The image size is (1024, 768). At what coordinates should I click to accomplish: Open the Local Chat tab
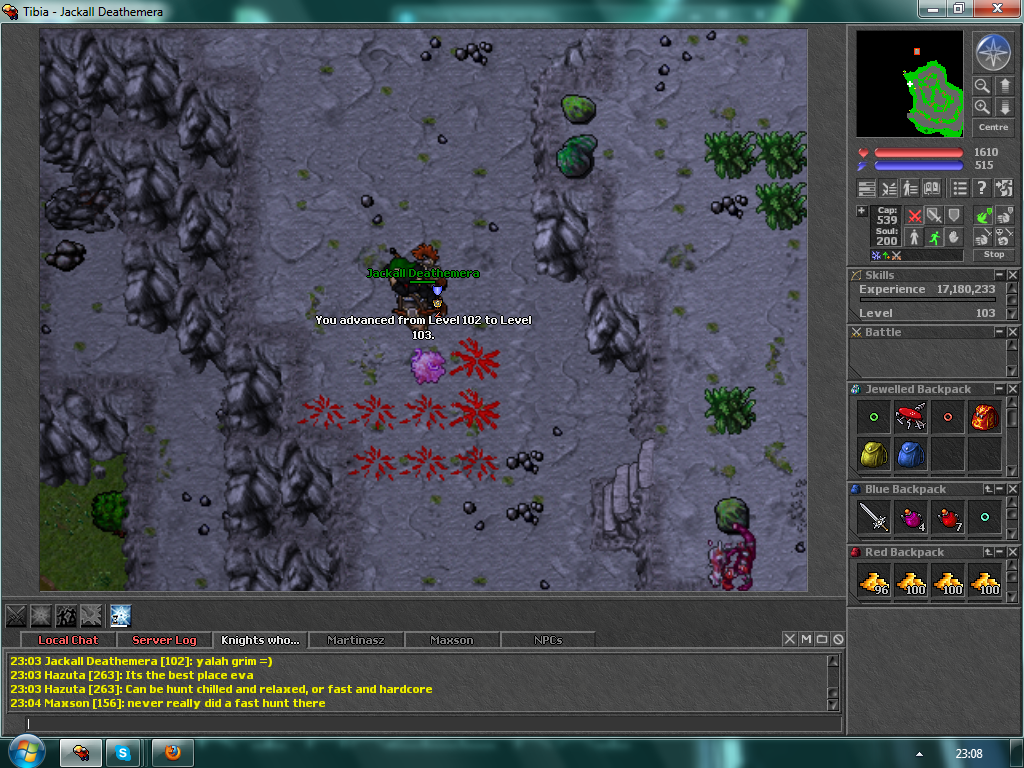68,640
